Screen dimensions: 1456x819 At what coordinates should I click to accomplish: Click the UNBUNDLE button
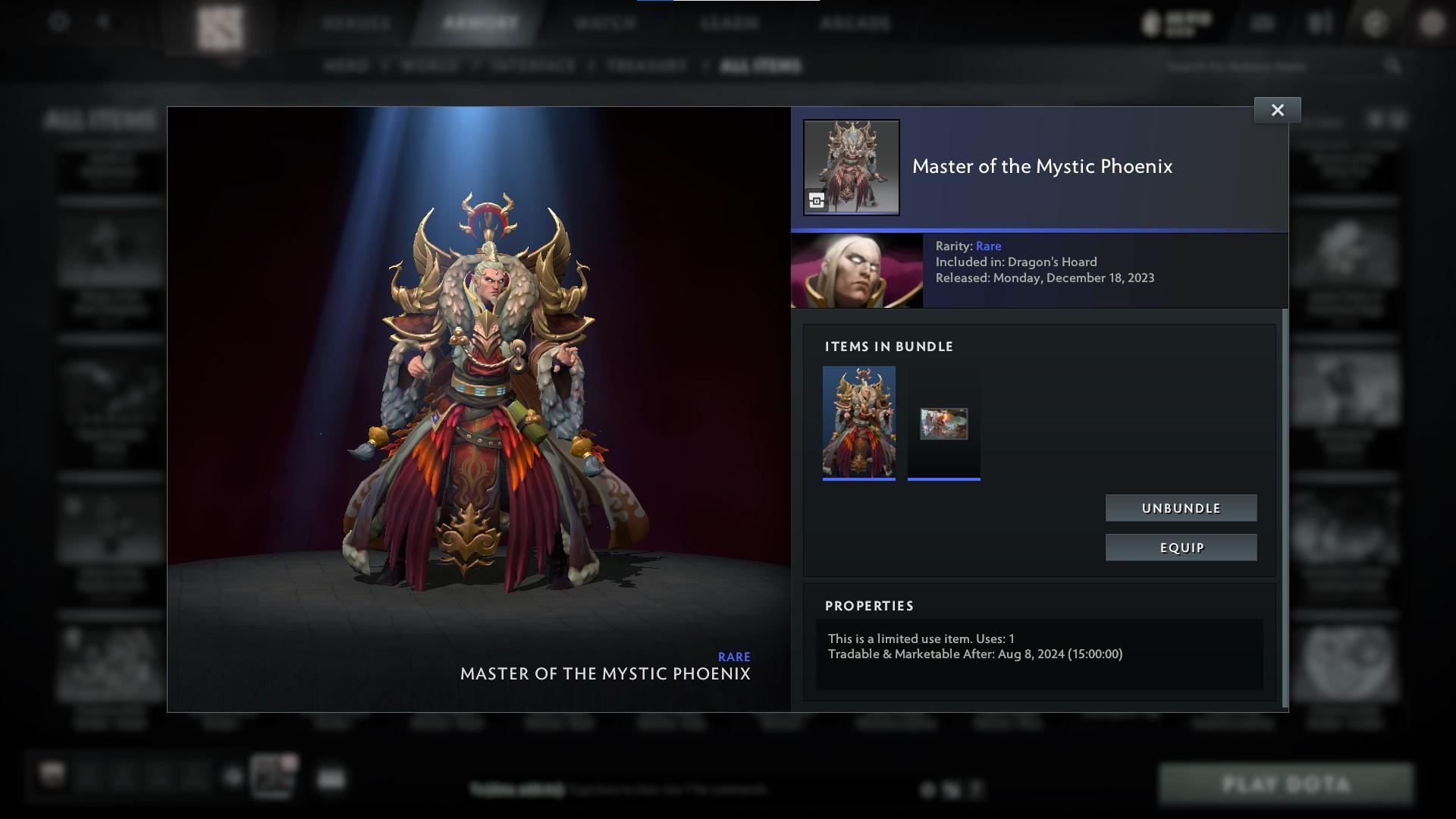click(x=1181, y=507)
